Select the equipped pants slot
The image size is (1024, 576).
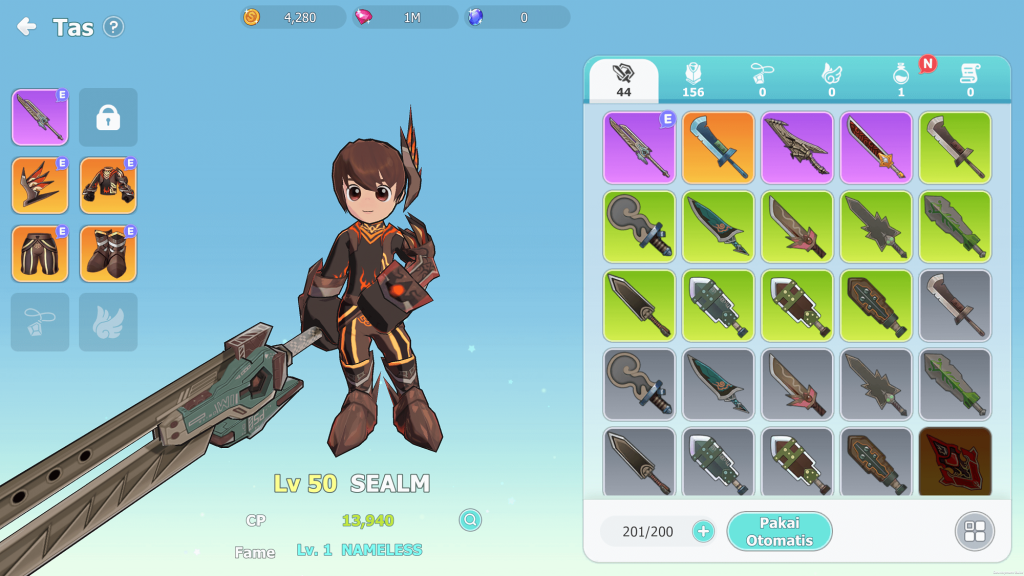coord(40,254)
